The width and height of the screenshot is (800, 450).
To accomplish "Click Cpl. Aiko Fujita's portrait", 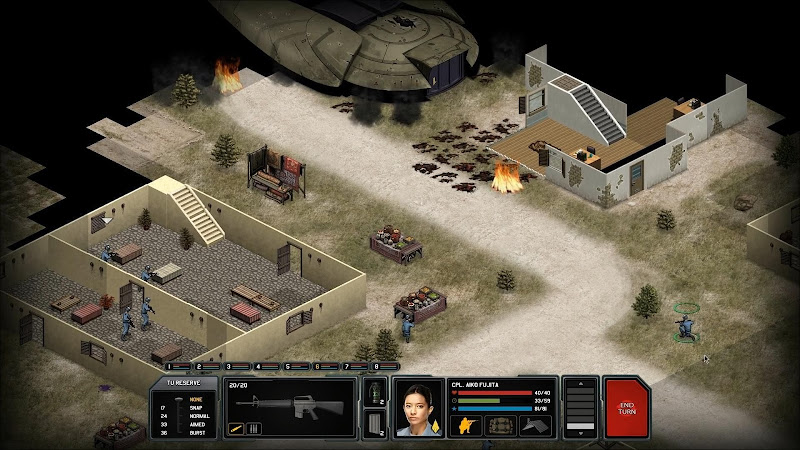I will [420, 407].
